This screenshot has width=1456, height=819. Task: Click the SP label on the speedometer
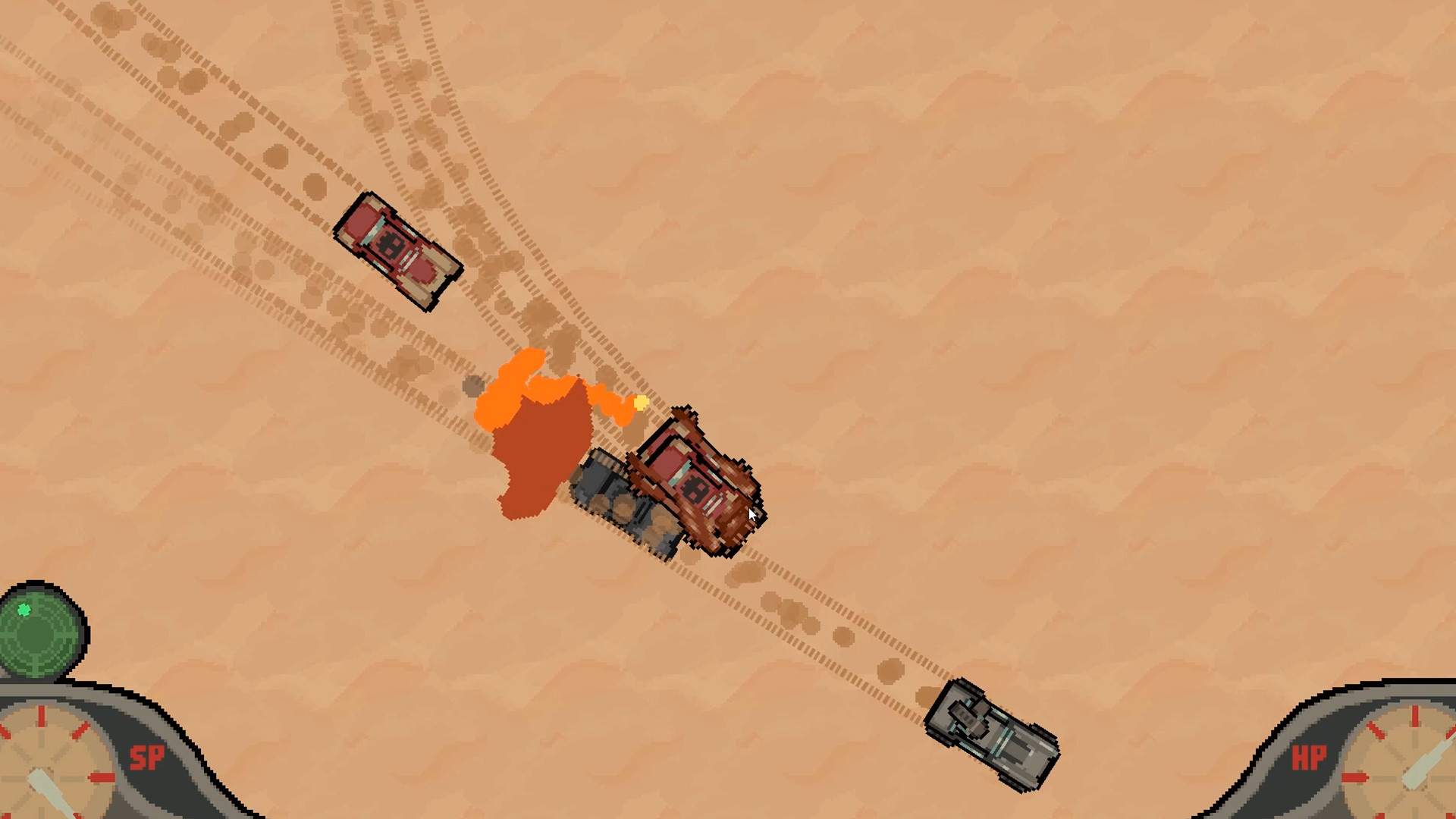pyautogui.click(x=148, y=756)
